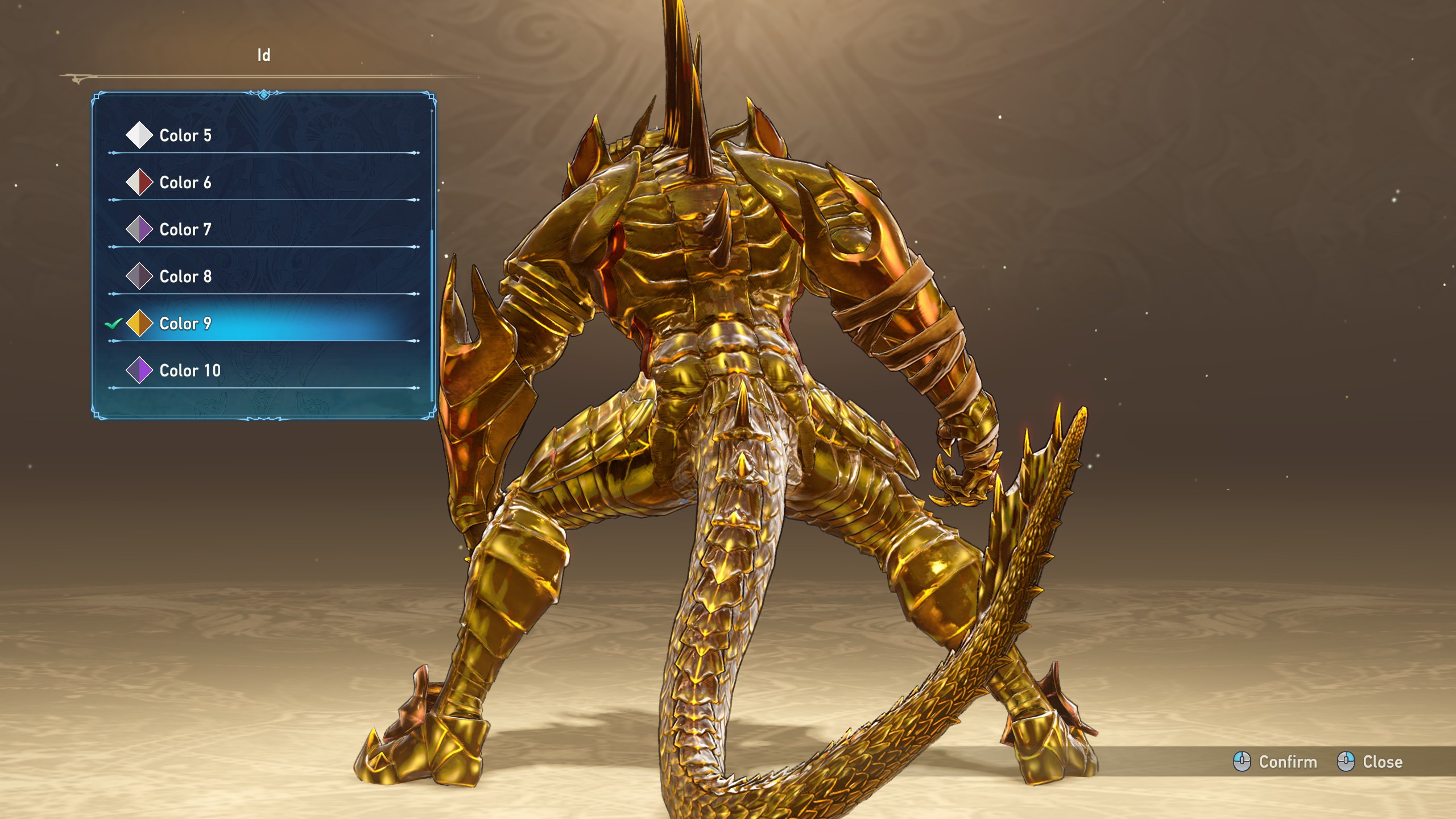Image resolution: width=1456 pixels, height=819 pixels.
Task: Pick the Color 7 palette entry
Action: 185,230
